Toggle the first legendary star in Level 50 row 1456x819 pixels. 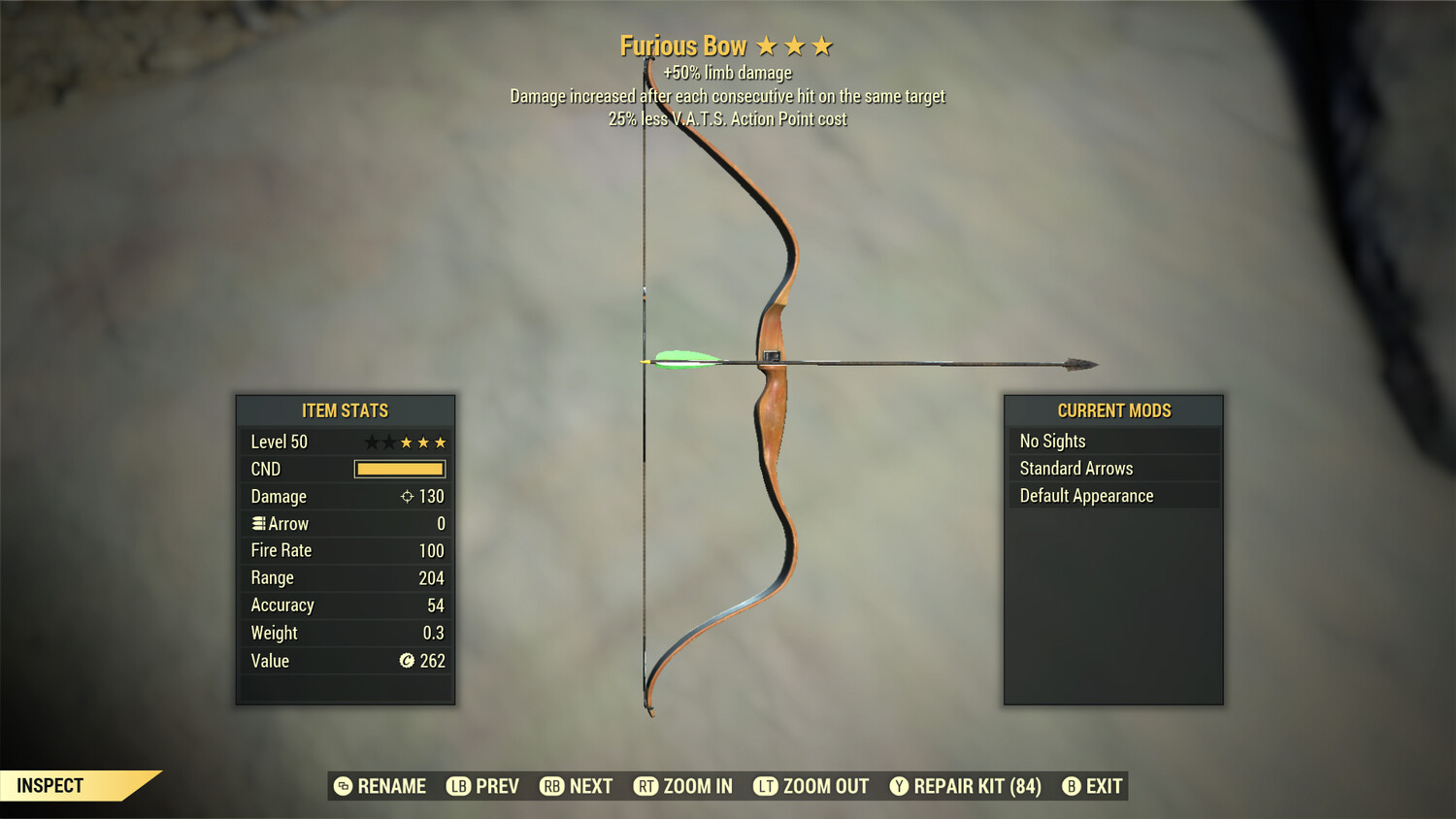pos(371,442)
